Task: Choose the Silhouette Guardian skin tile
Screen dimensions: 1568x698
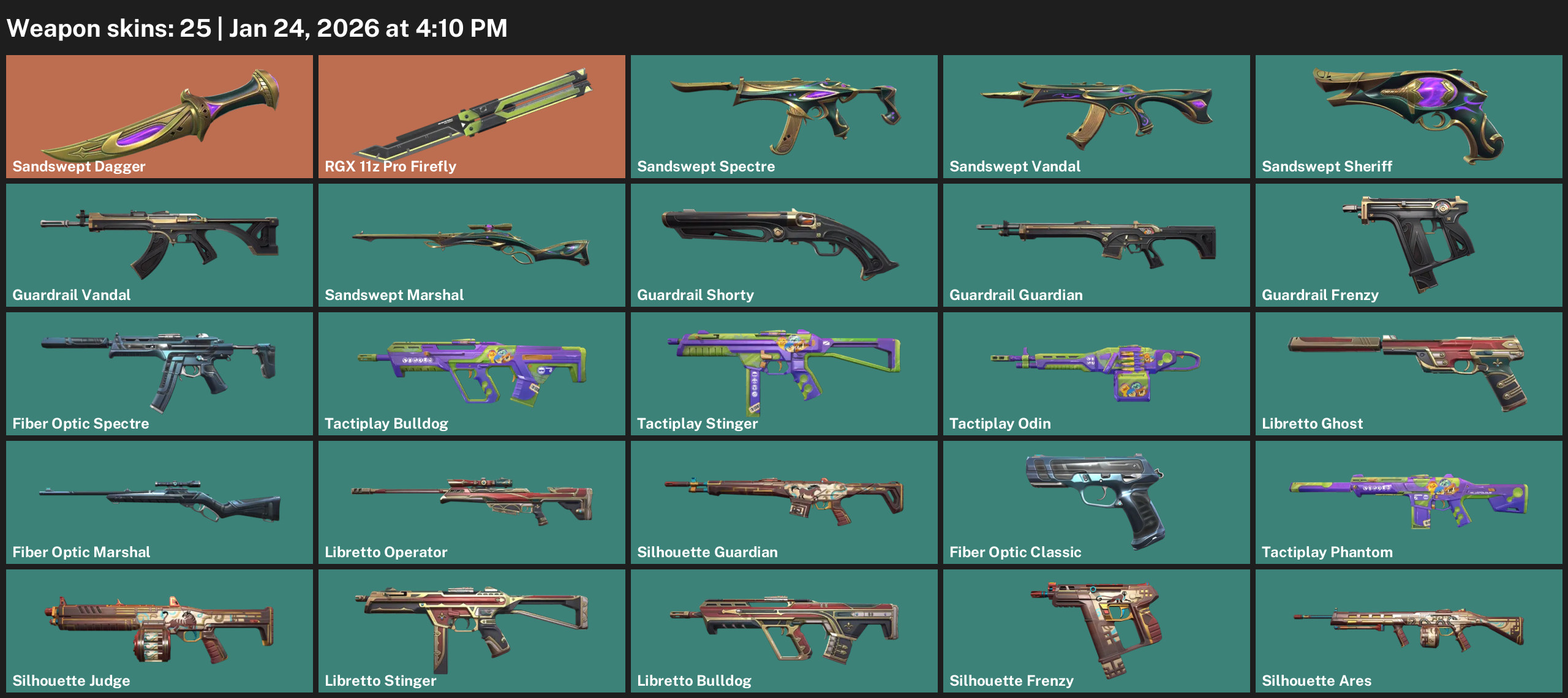Action: [784, 502]
